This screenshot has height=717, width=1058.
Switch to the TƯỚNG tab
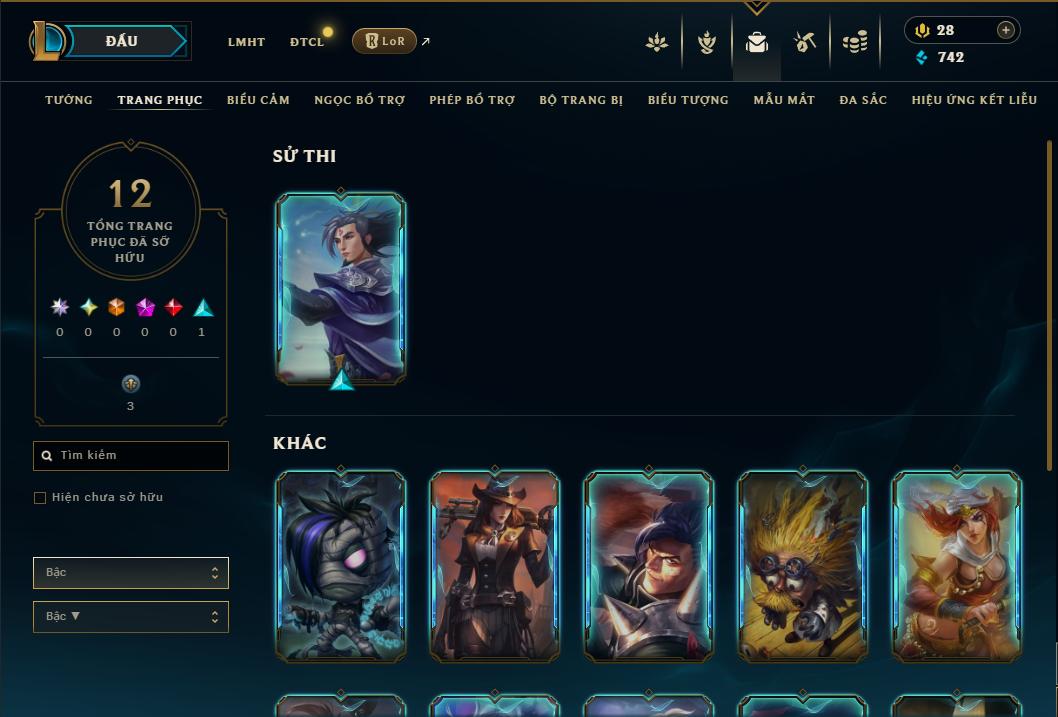[69, 100]
